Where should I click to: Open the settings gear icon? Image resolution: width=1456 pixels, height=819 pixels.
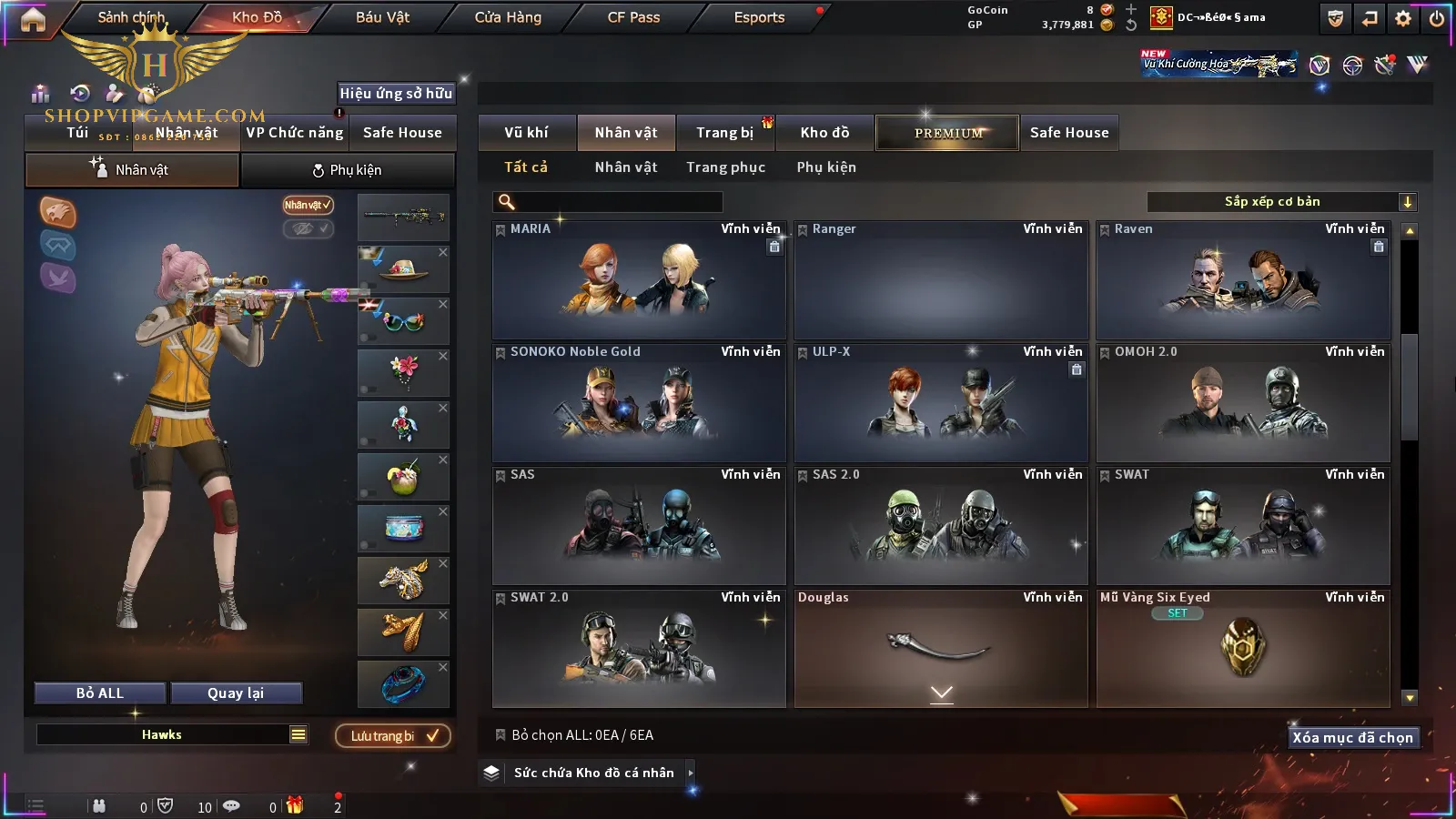tap(1403, 18)
